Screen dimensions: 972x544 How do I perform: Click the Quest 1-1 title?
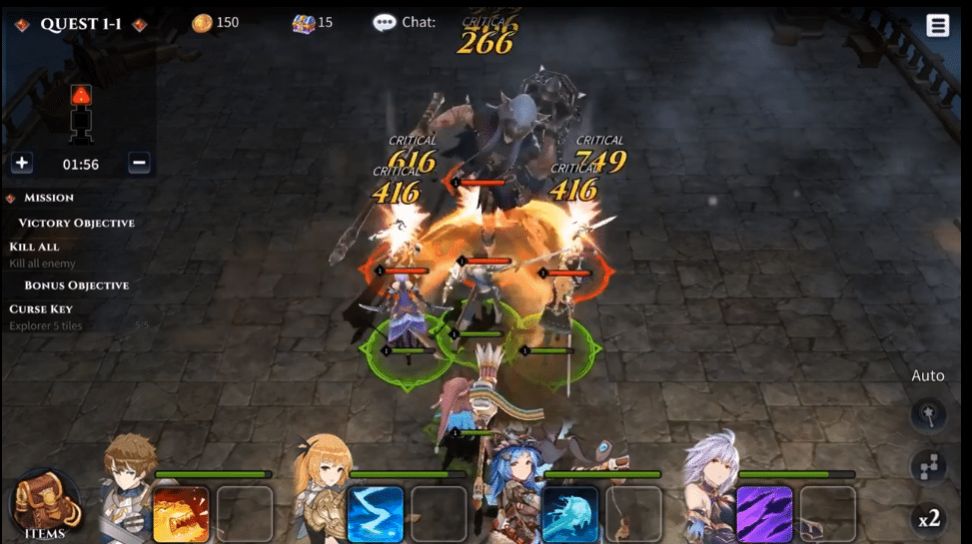pos(80,24)
